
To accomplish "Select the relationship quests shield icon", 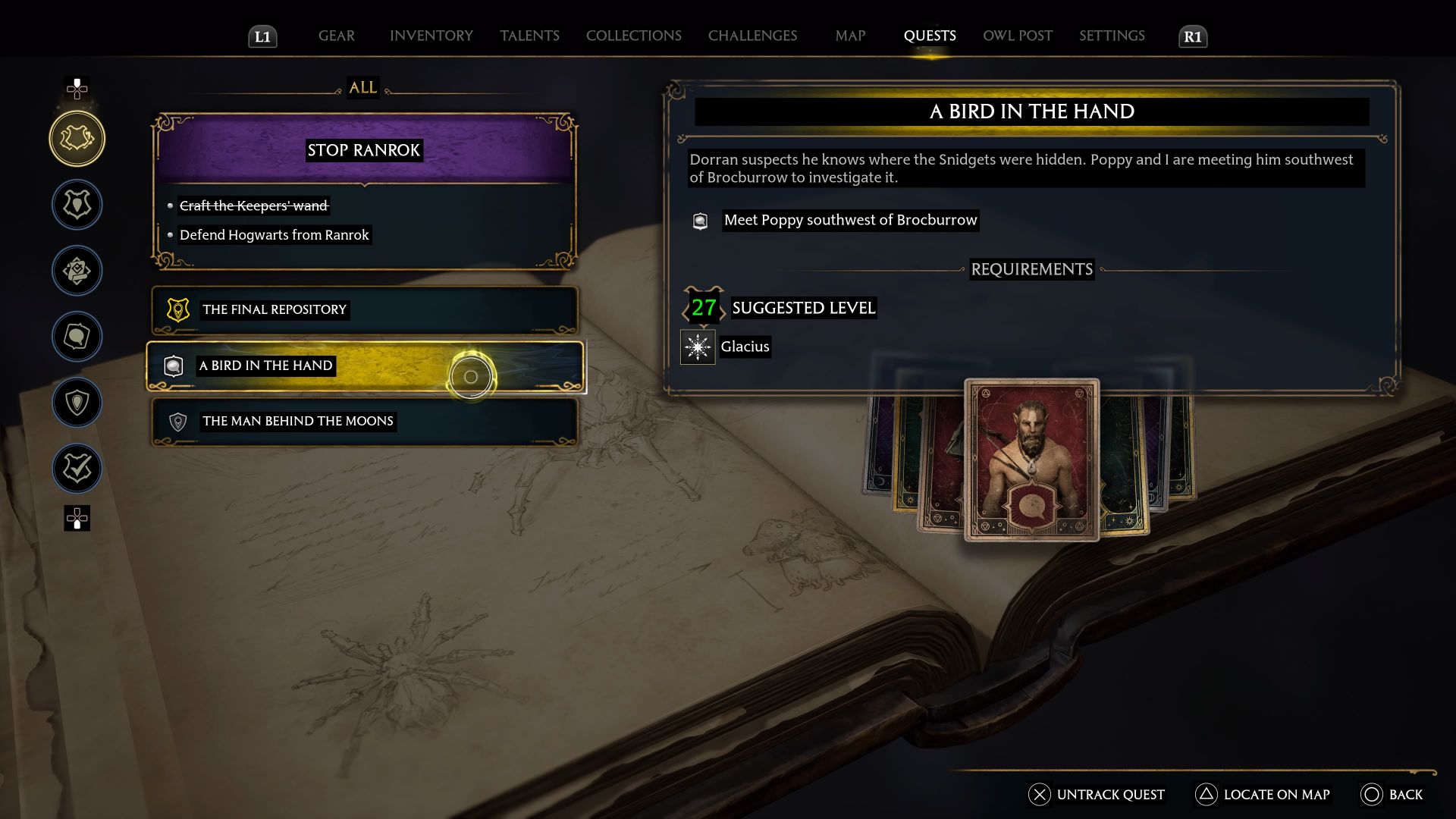I will click(x=77, y=403).
